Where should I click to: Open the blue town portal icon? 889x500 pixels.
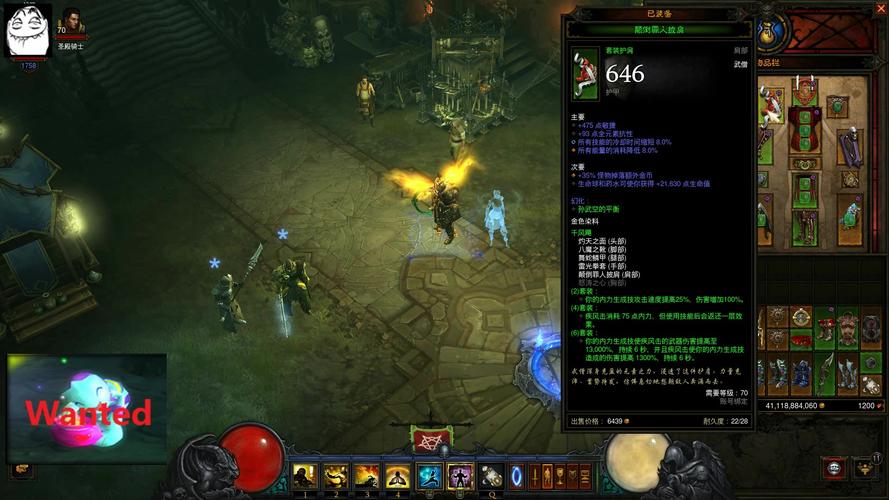(x=517, y=475)
